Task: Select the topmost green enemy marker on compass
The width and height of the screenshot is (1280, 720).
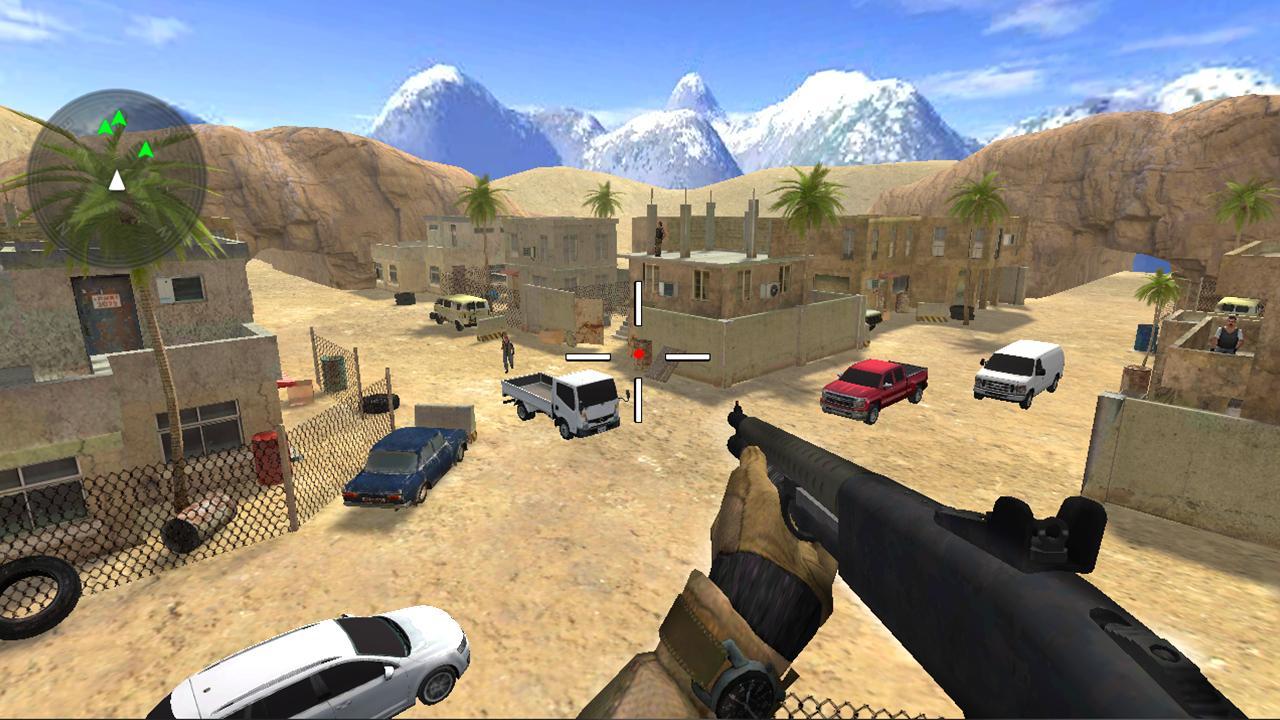Action: click(119, 117)
